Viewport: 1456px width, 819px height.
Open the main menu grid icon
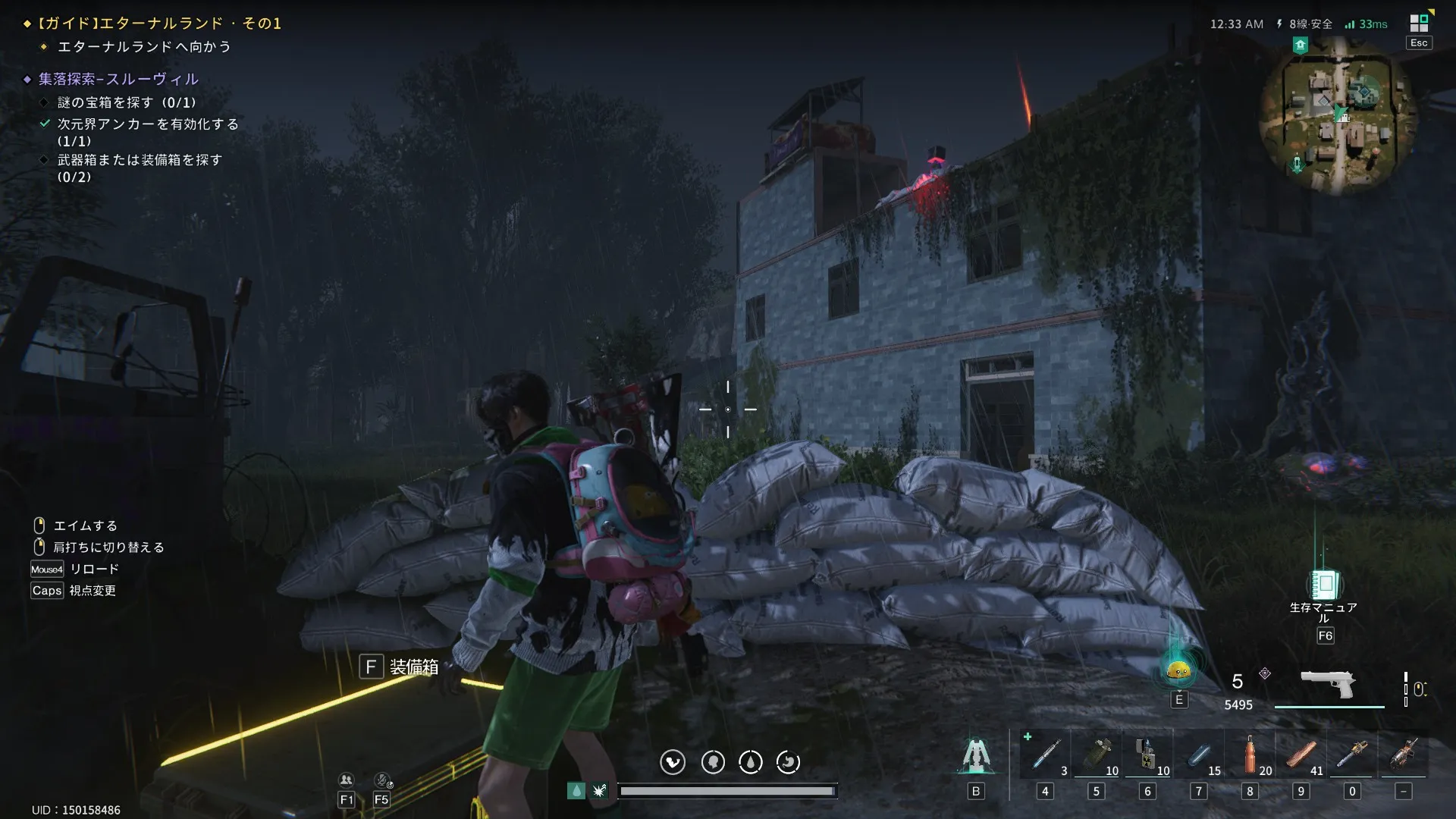(x=1419, y=24)
